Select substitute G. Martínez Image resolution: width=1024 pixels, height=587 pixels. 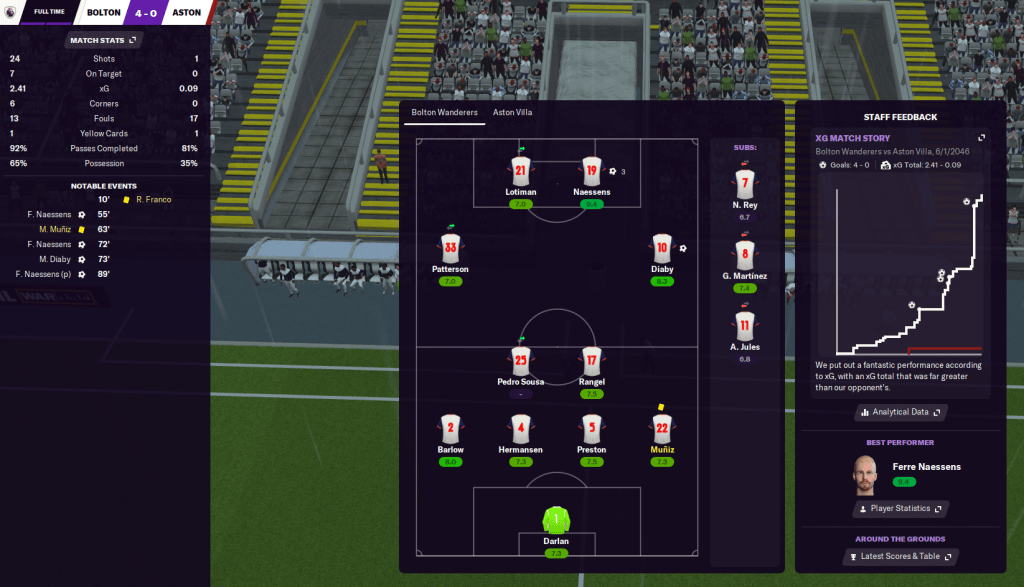[743, 255]
